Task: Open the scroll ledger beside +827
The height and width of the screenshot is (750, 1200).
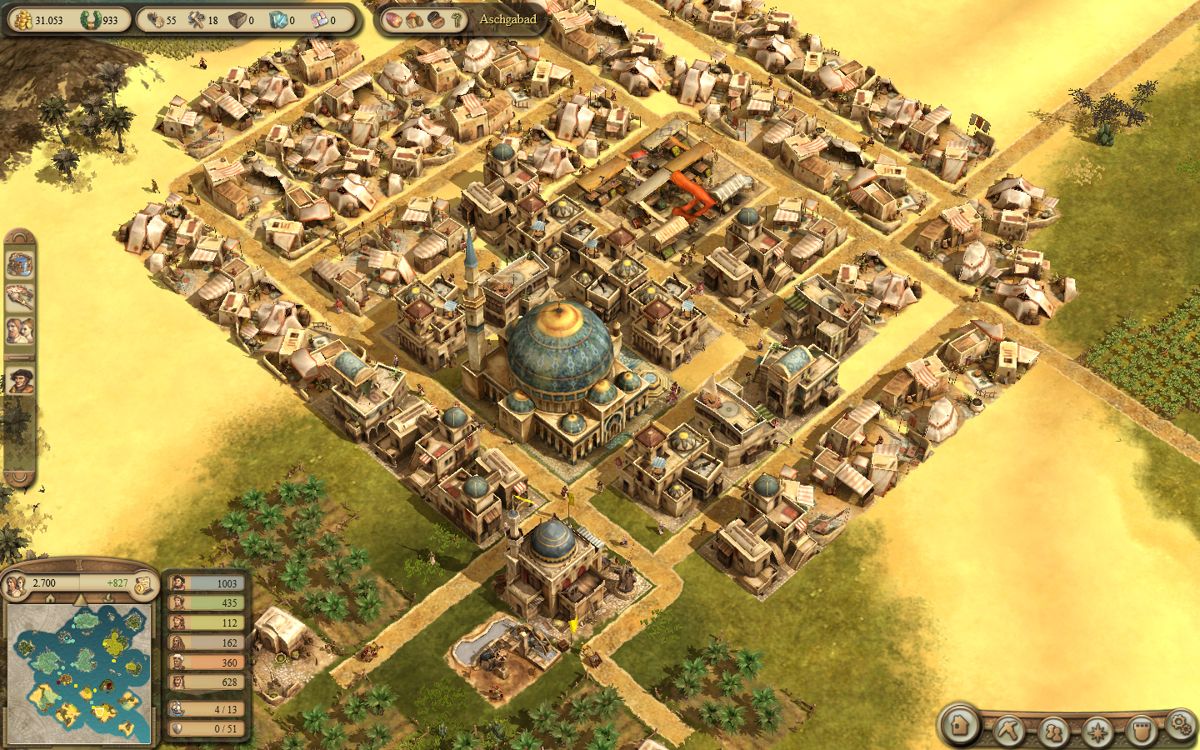Action: tap(143, 583)
